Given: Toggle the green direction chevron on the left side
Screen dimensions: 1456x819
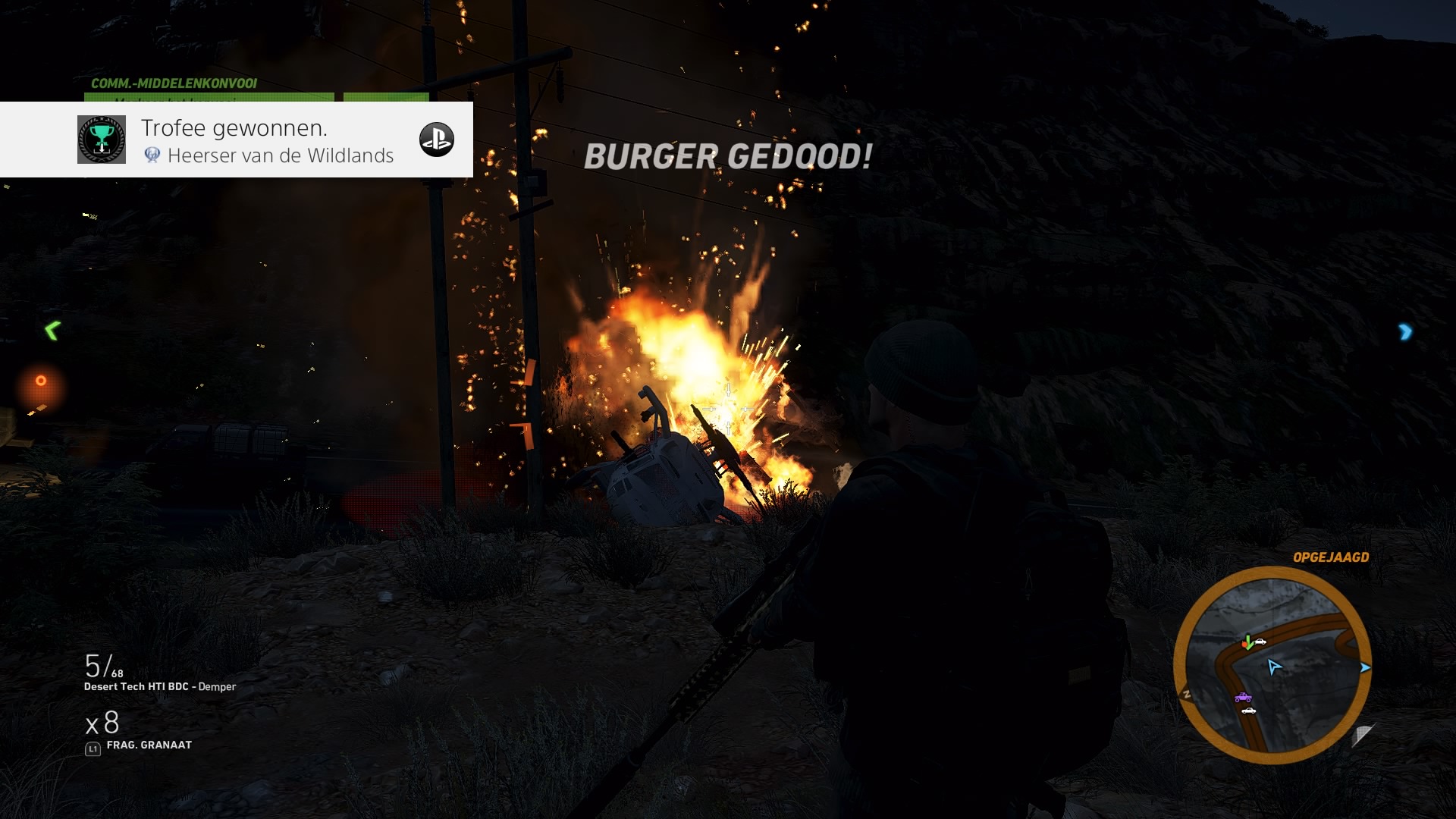Looking at the screenshot, I should tap(51, 329).
